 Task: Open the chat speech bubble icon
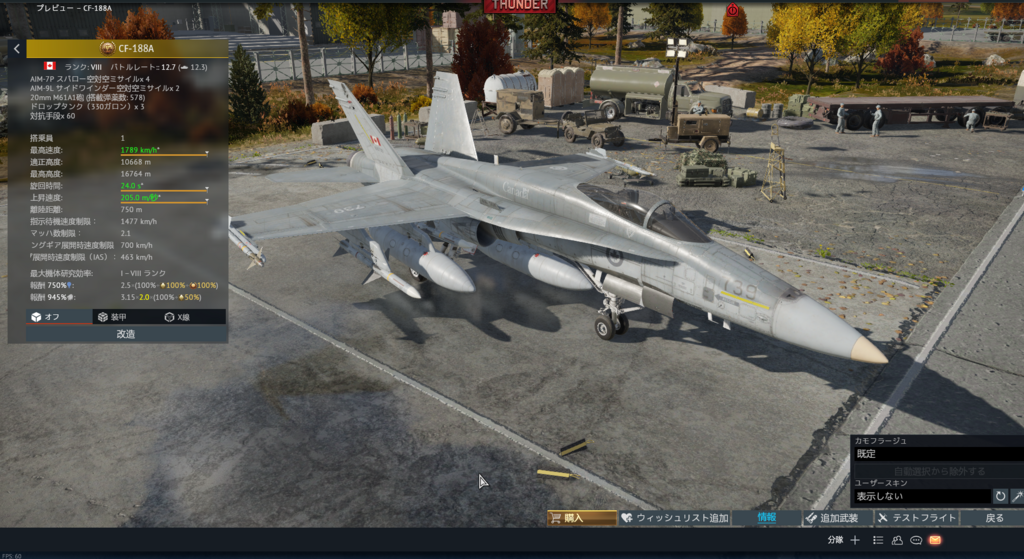(x=915, y=540)
